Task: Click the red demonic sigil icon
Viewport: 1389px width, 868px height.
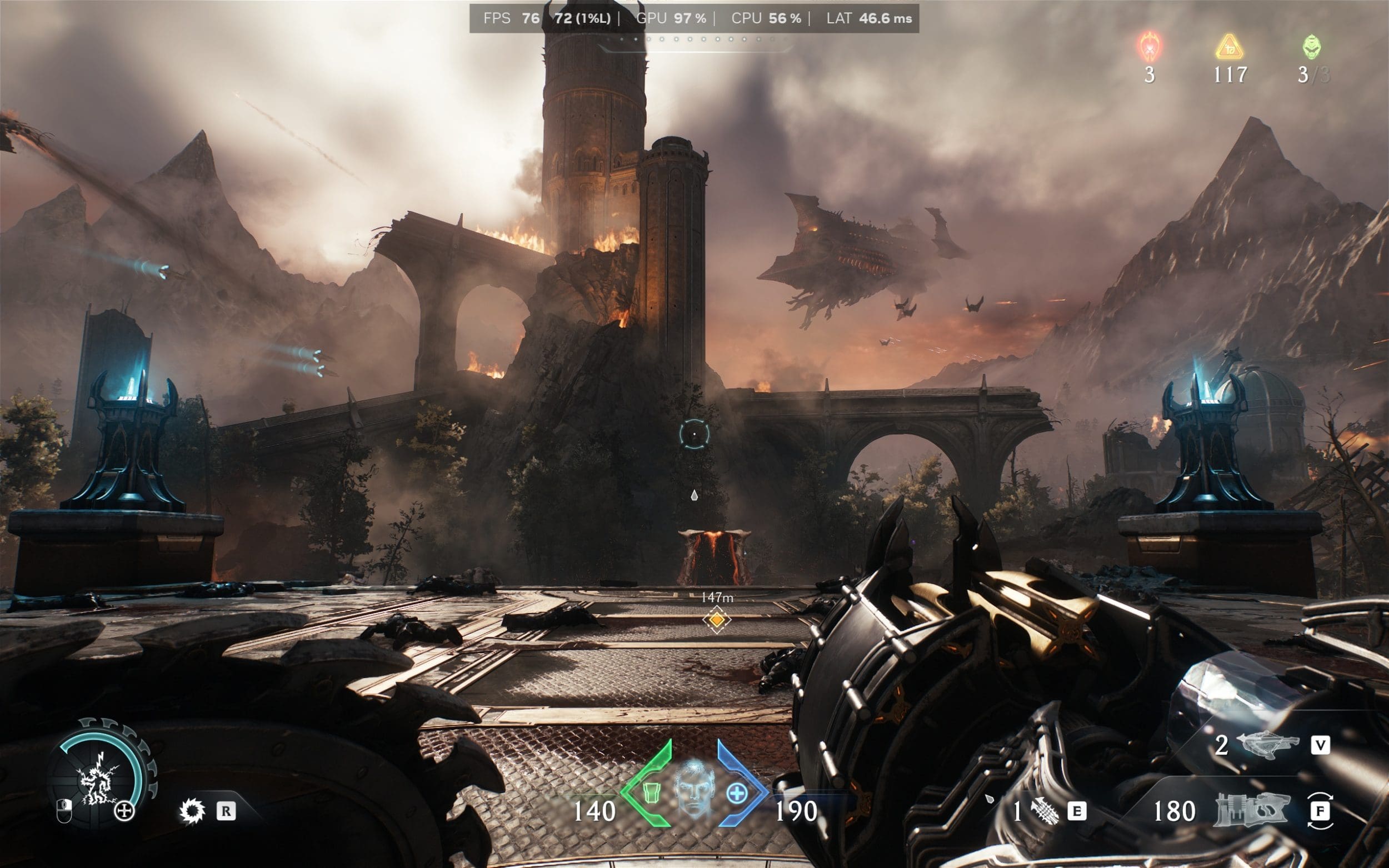Action: [1150, 47]
